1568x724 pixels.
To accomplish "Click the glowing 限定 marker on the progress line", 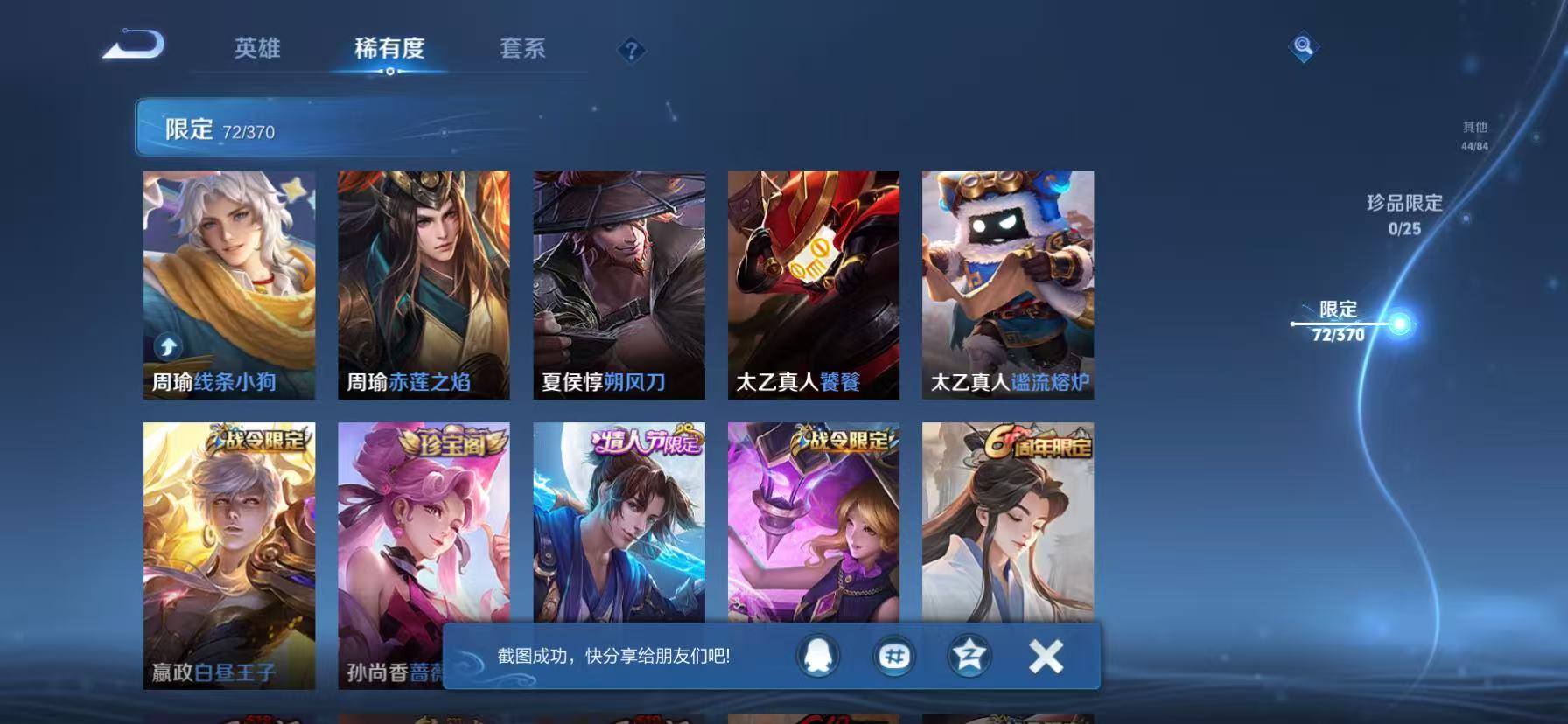I will click(1399, 323).
